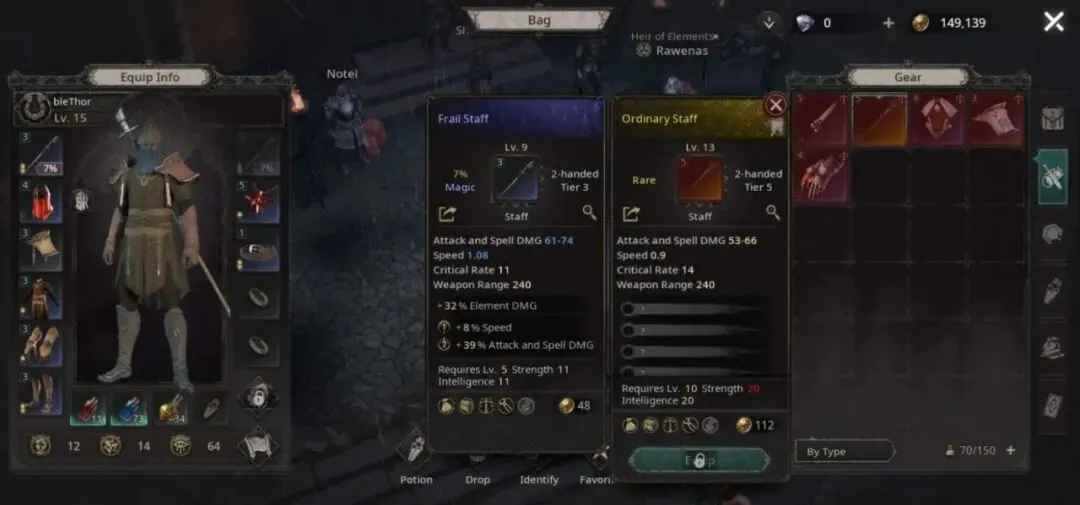Add more gems with the plus button
The width and height of the screenshot is (1080, 505).
tap(889, 23)
